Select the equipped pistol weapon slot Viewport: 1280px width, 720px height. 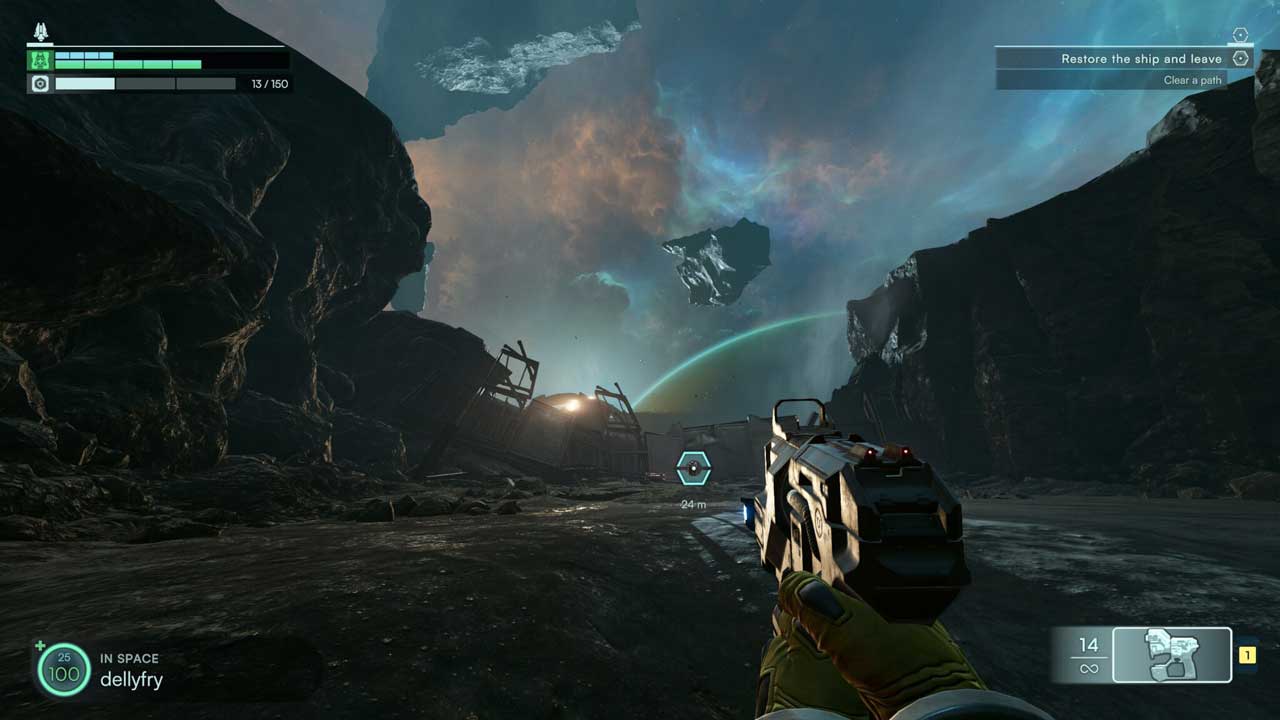pyautogui.click(x=1172, y=655)
